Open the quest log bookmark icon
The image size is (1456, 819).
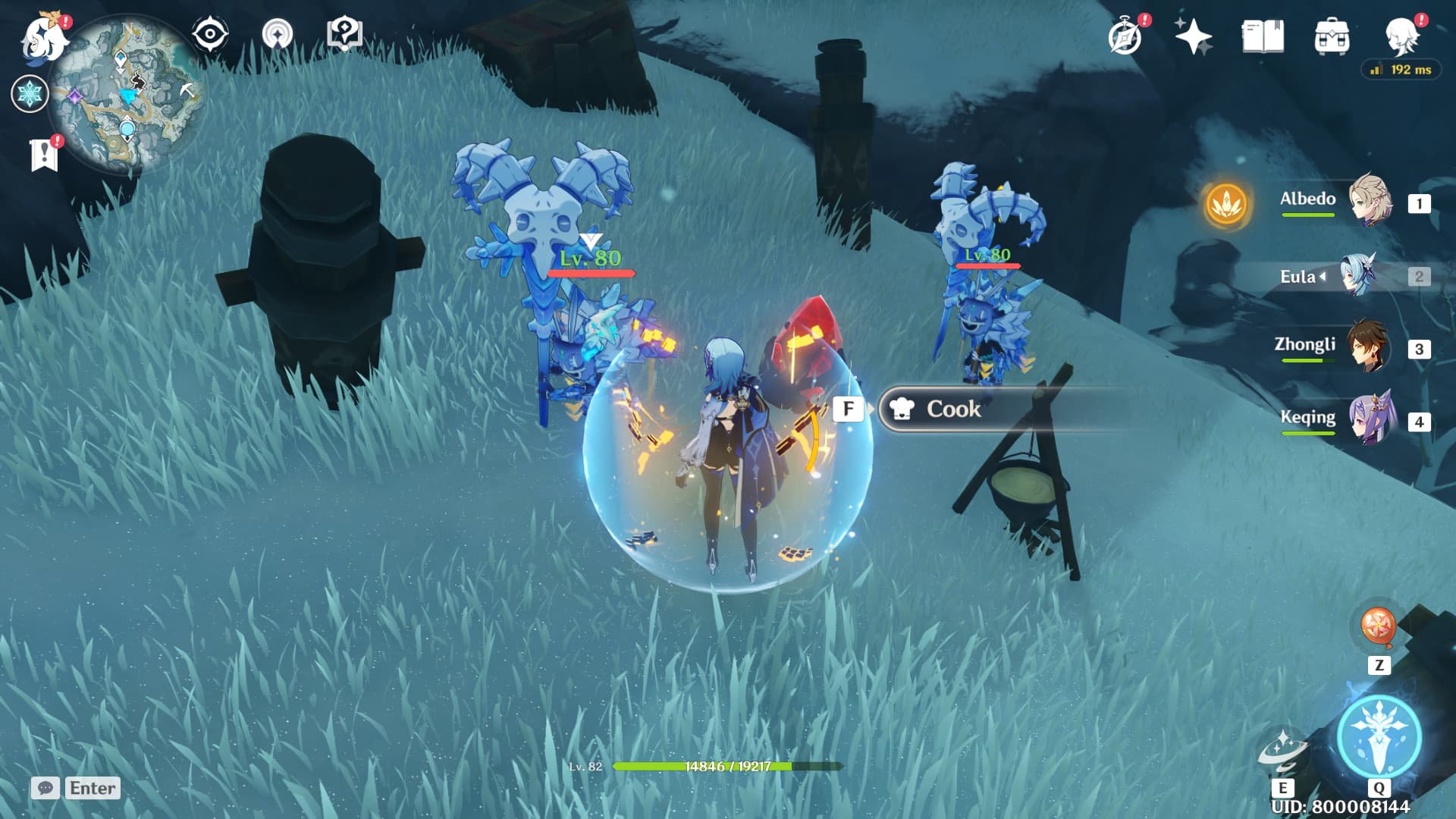click(x=44, y=155)
